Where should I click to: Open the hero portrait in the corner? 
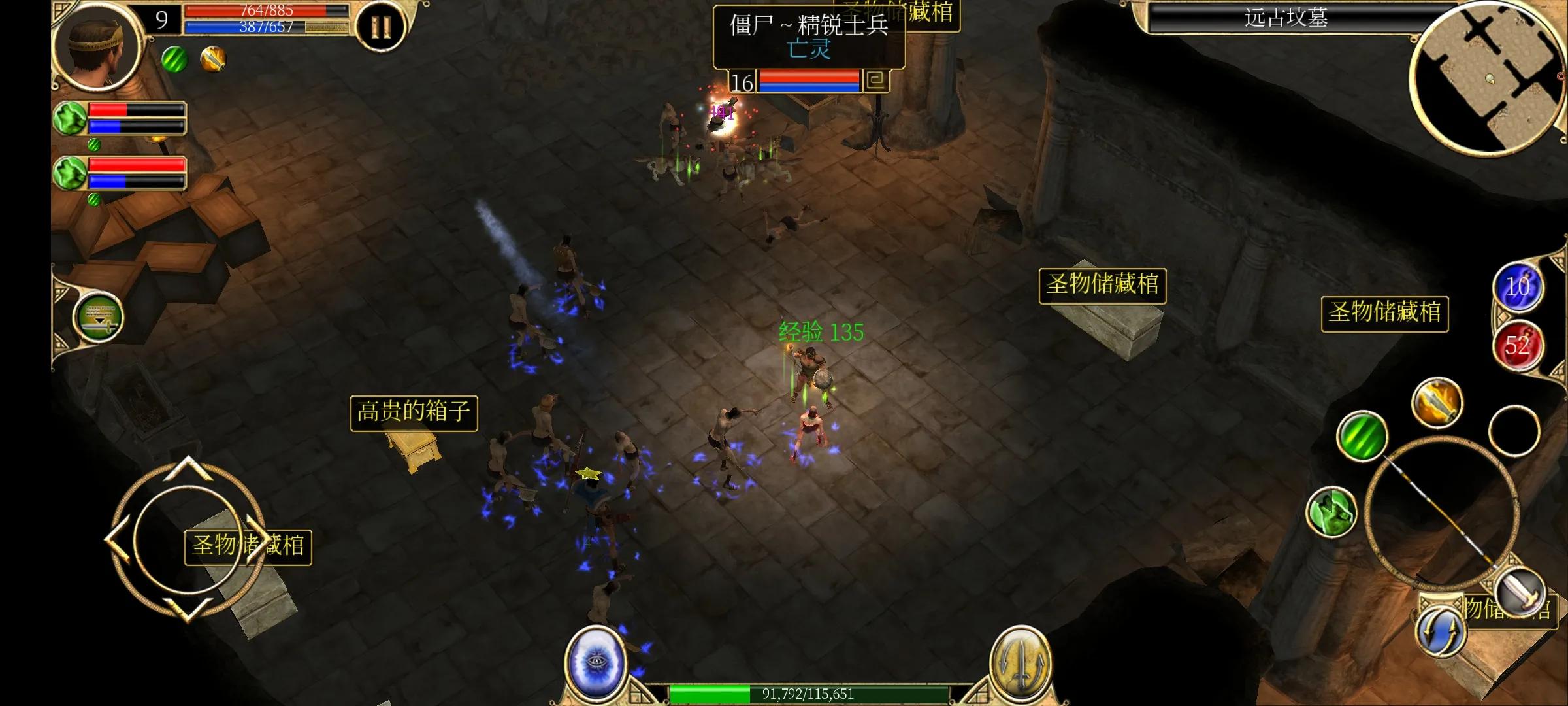coord(98,44)
